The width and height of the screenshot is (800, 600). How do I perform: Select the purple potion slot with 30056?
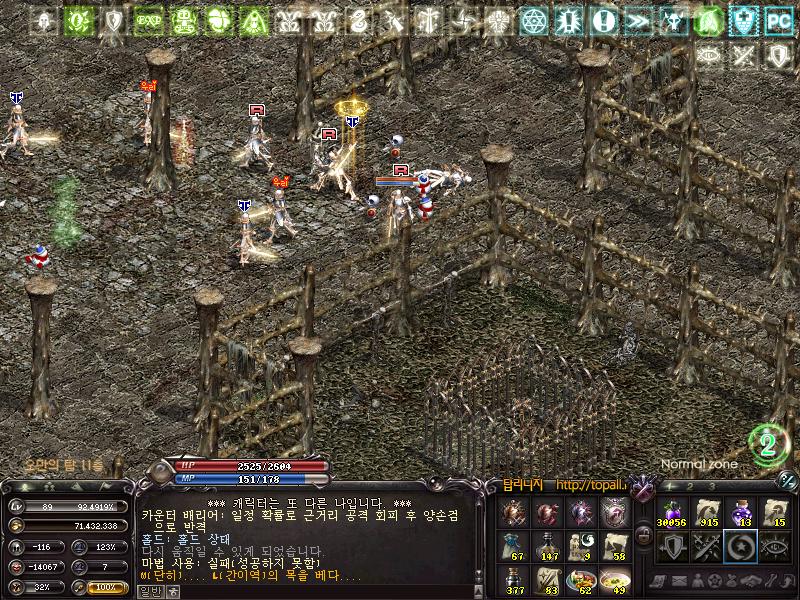point(672,513)
